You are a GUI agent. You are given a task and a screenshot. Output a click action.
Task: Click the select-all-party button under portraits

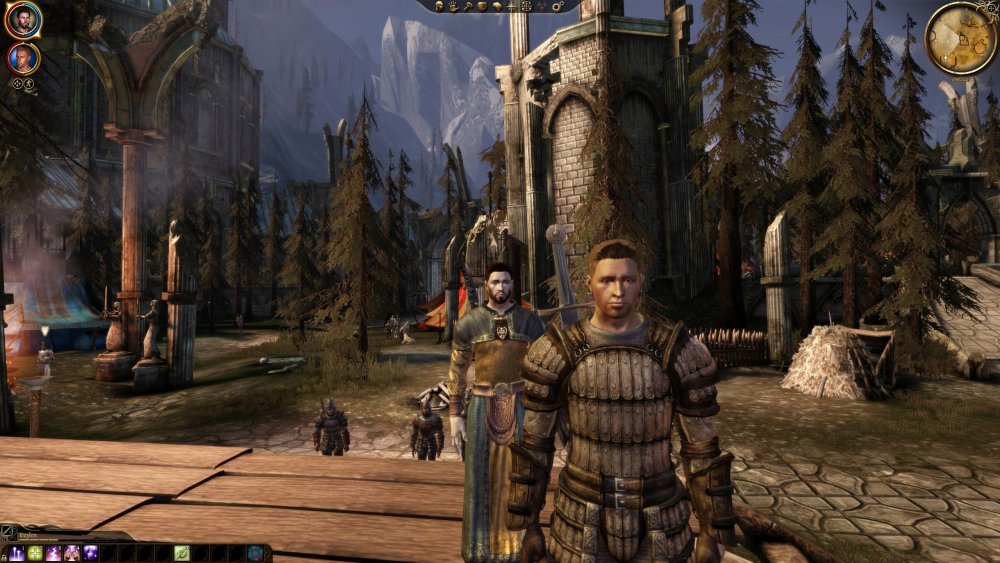pyautogui.click(x=17, y=84)
